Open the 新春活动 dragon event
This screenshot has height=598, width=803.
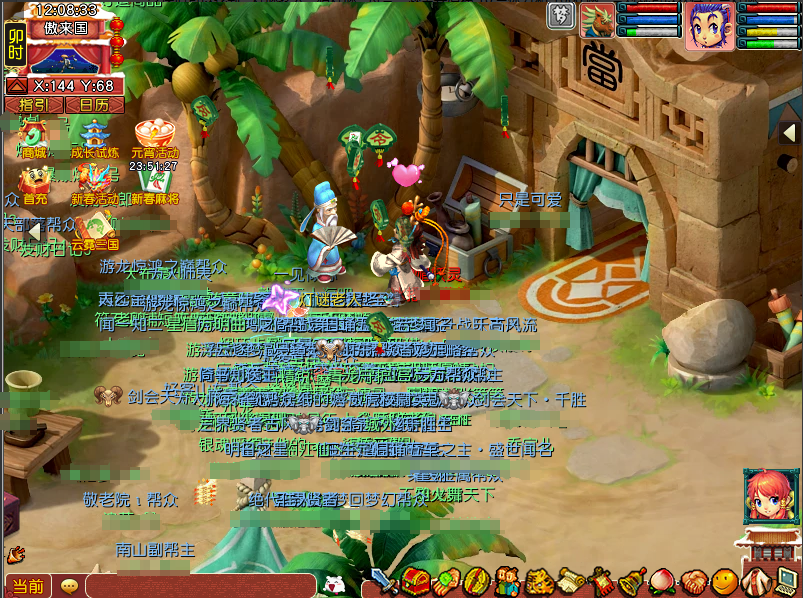pos(94,182)
